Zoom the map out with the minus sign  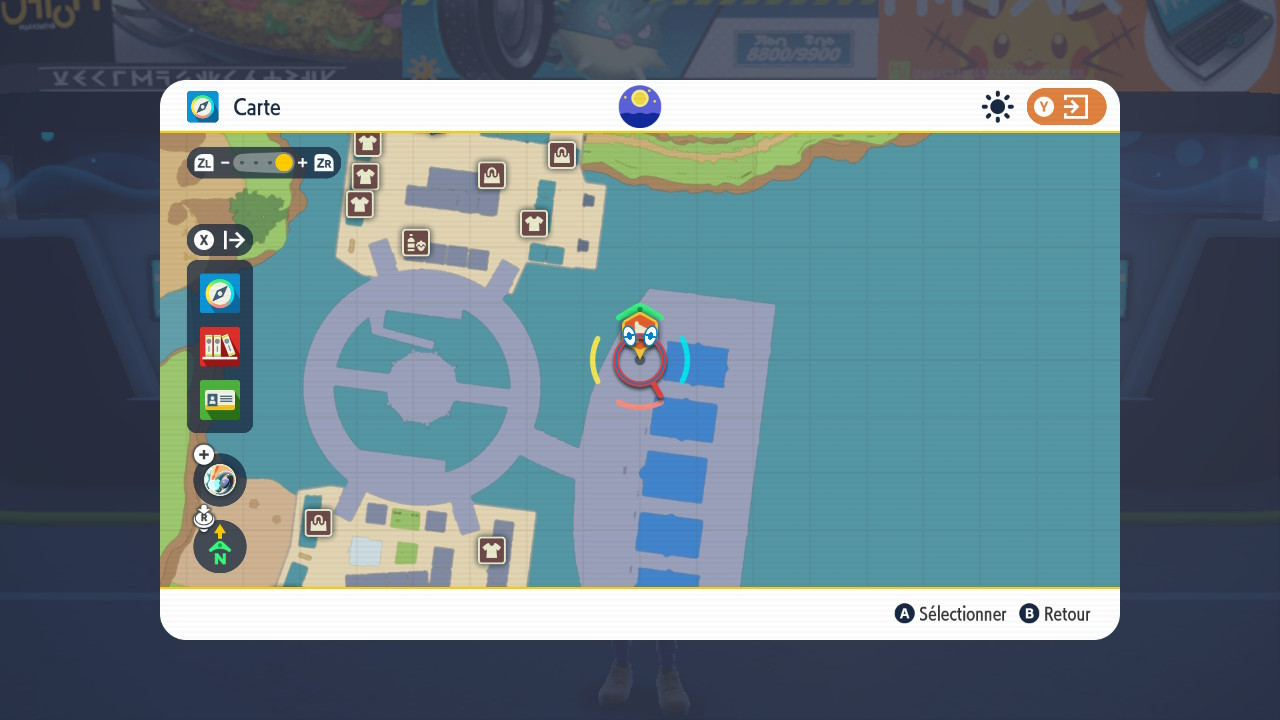225,163
